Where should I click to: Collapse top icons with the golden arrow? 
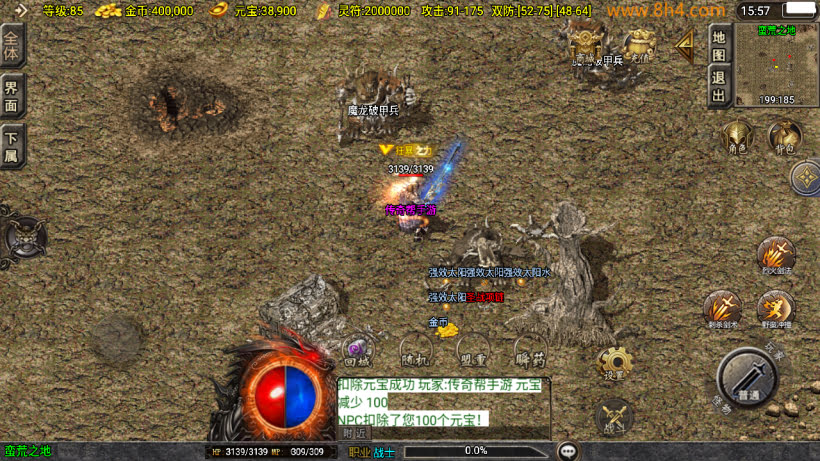685,44
